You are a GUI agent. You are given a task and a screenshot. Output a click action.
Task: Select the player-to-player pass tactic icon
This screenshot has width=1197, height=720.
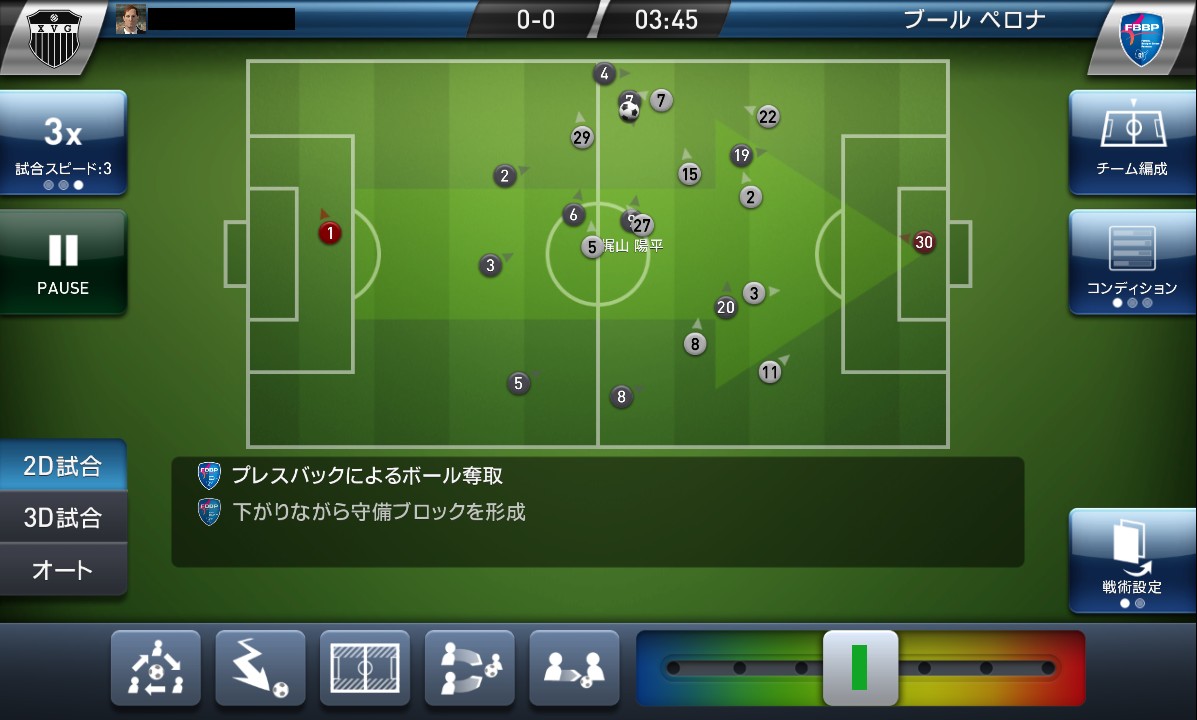(574, 668)
